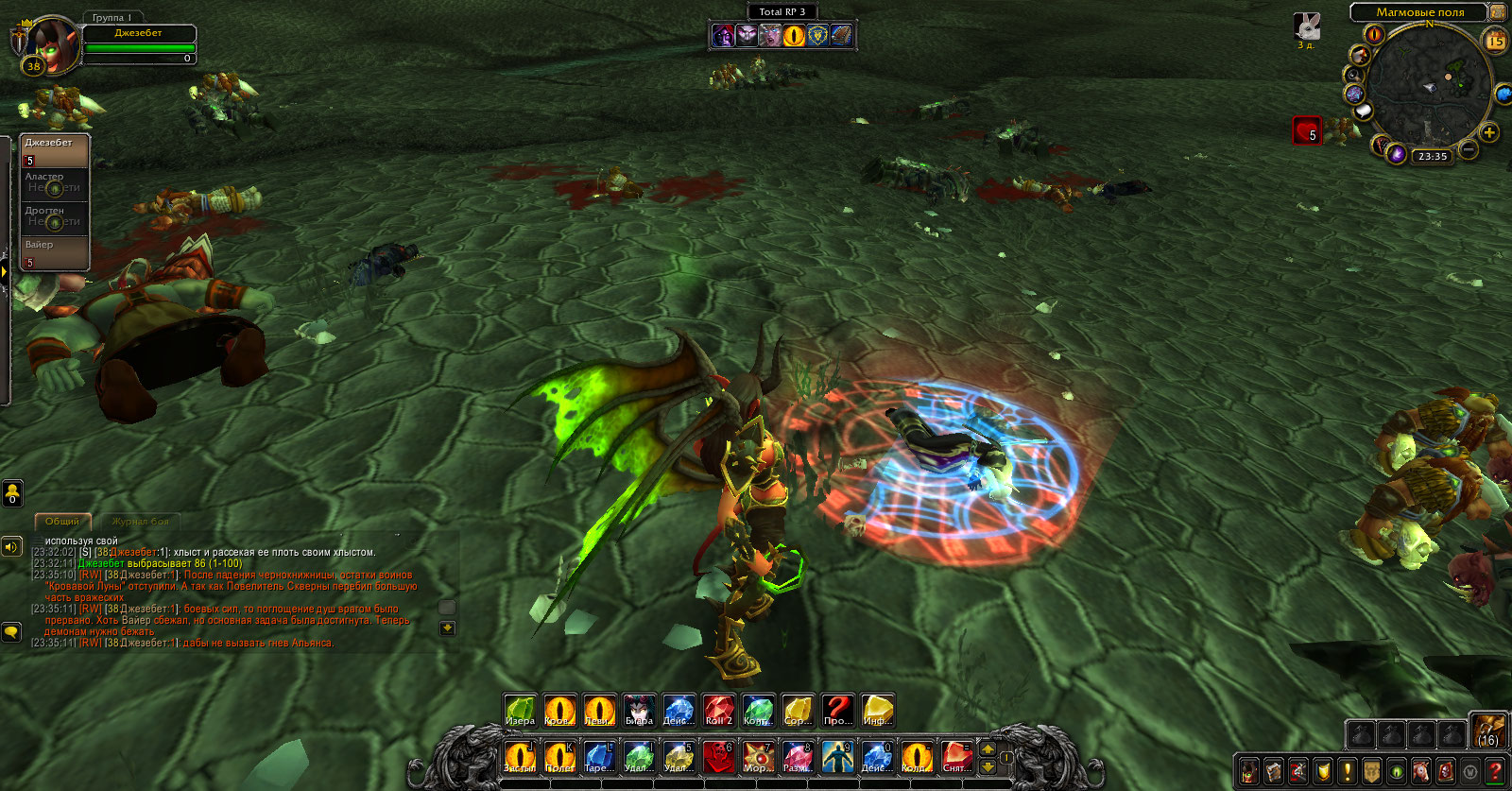The image size is (1512, 791).
Task: Use the Застып eye ability slot
Action: pyautogui.click(x=520, y=757)
